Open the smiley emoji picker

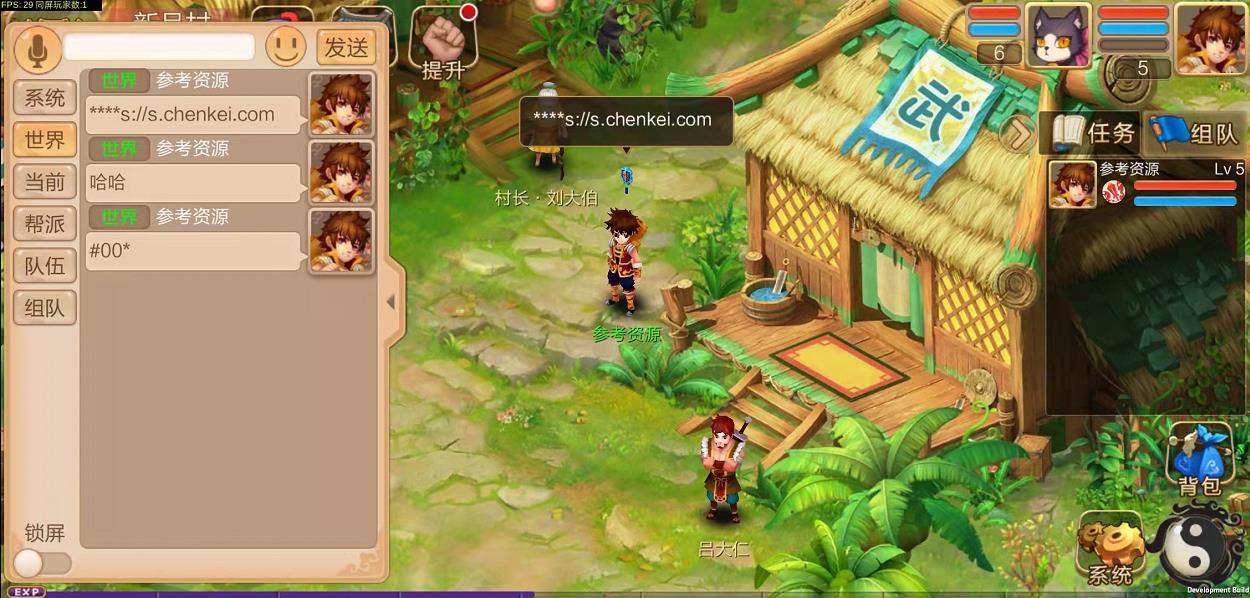tap(286, 47)
